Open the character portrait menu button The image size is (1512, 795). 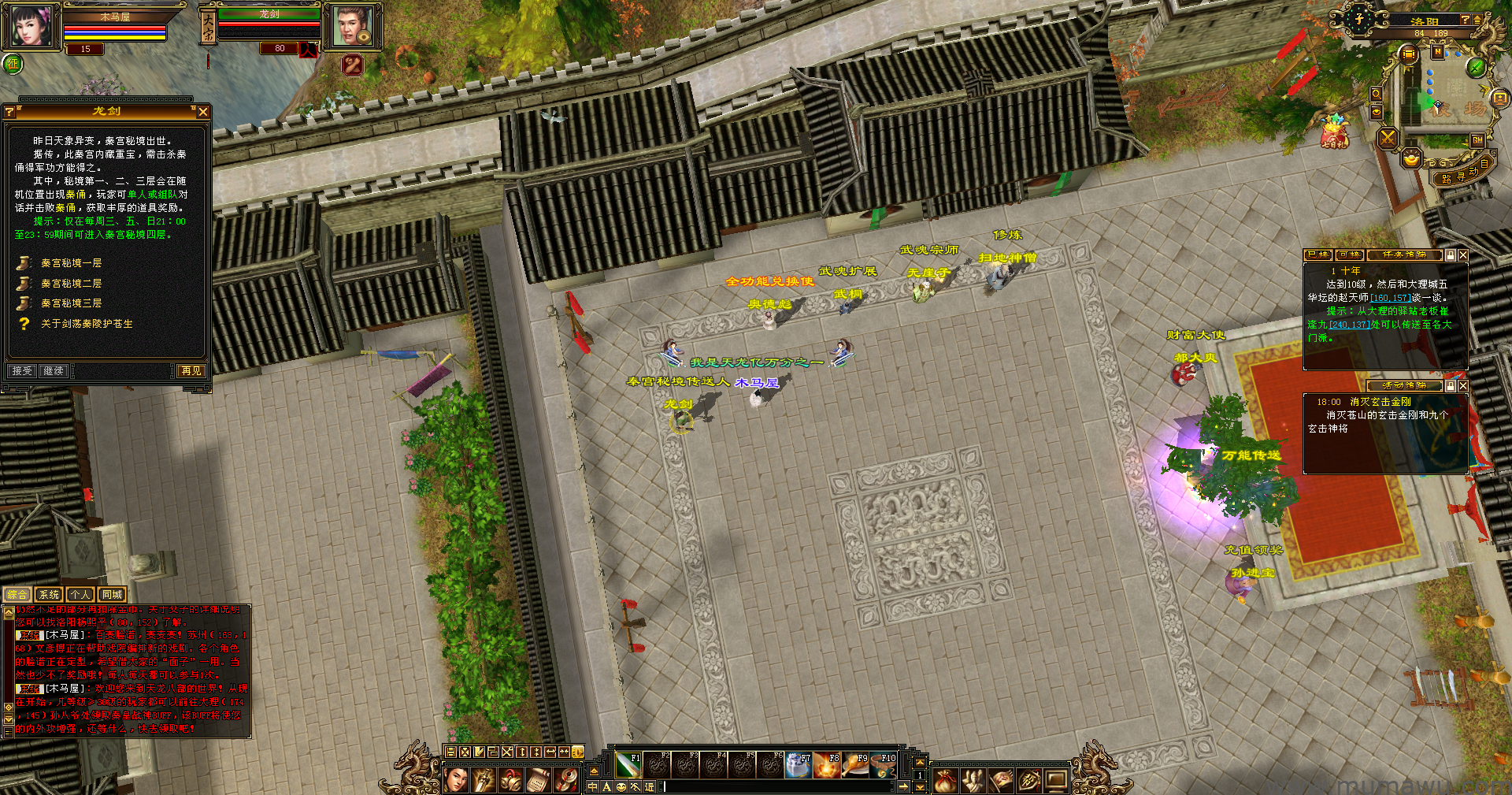[457, 781]
